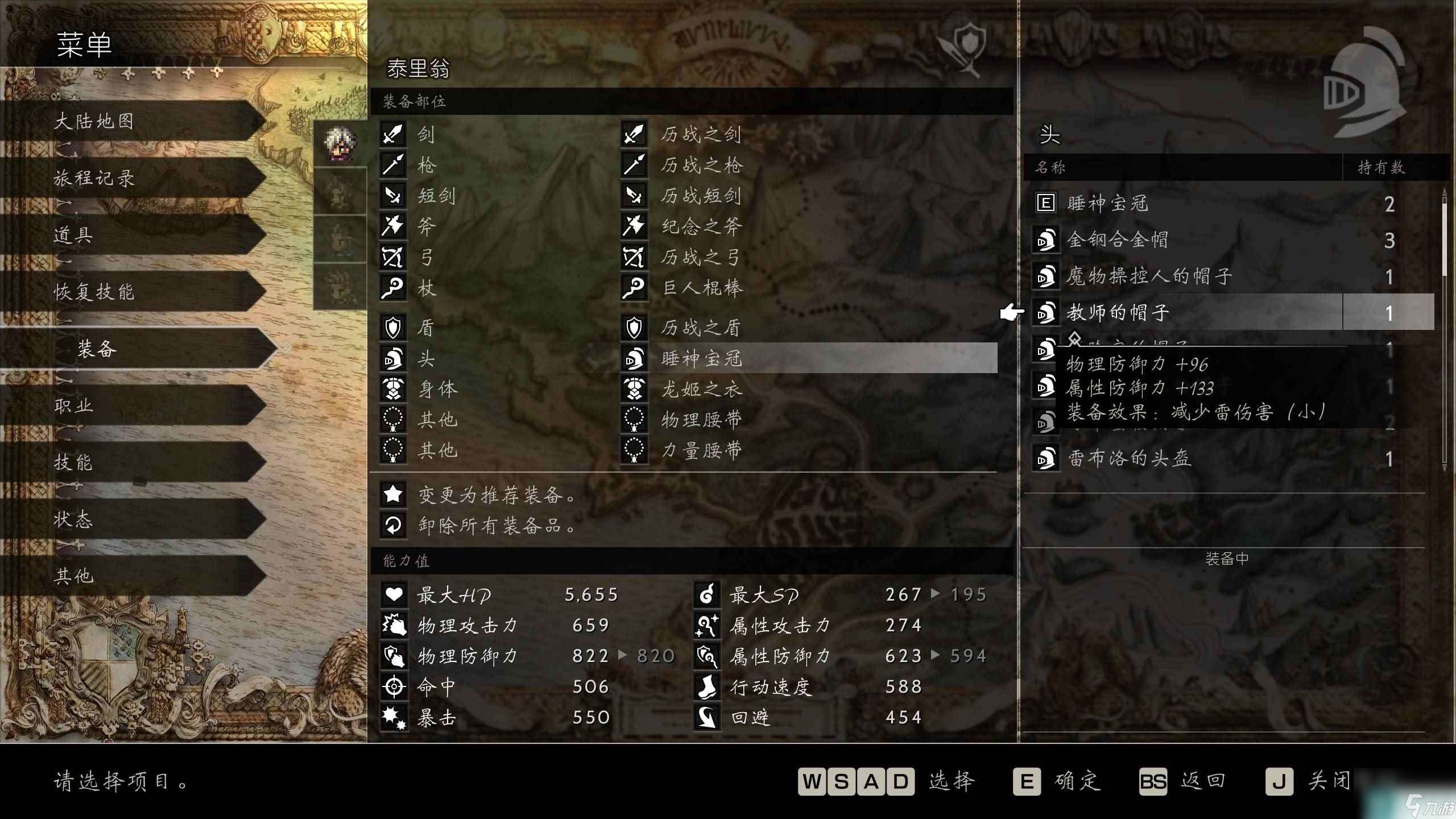Select the body armor slot icon
The image size is (1456, 819).
point(394,390)
